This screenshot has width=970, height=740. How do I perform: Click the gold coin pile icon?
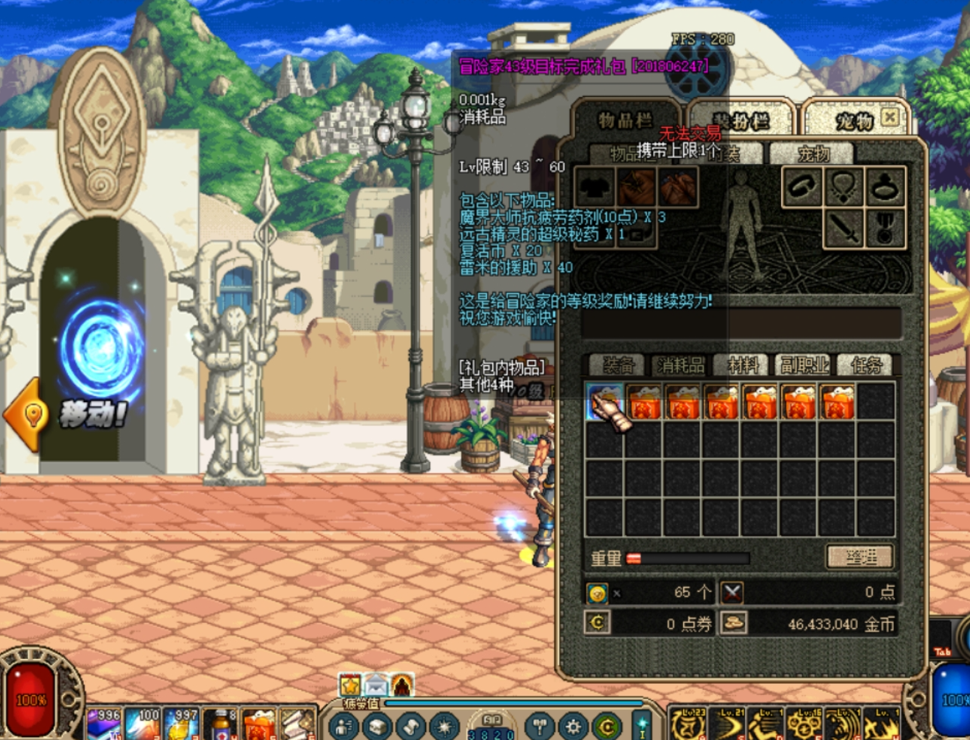[735, 623]
